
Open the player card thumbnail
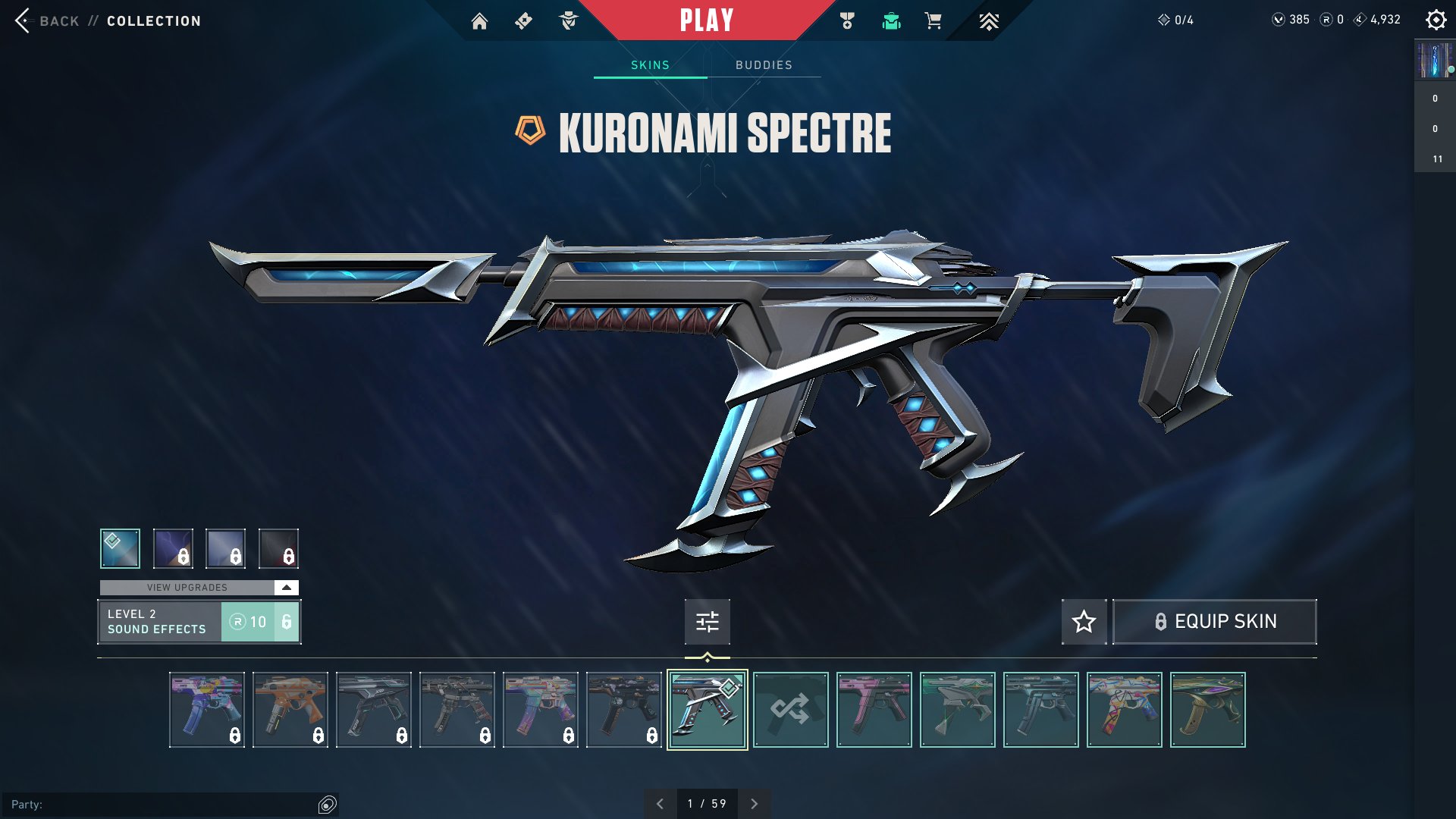pos(1433,61)
